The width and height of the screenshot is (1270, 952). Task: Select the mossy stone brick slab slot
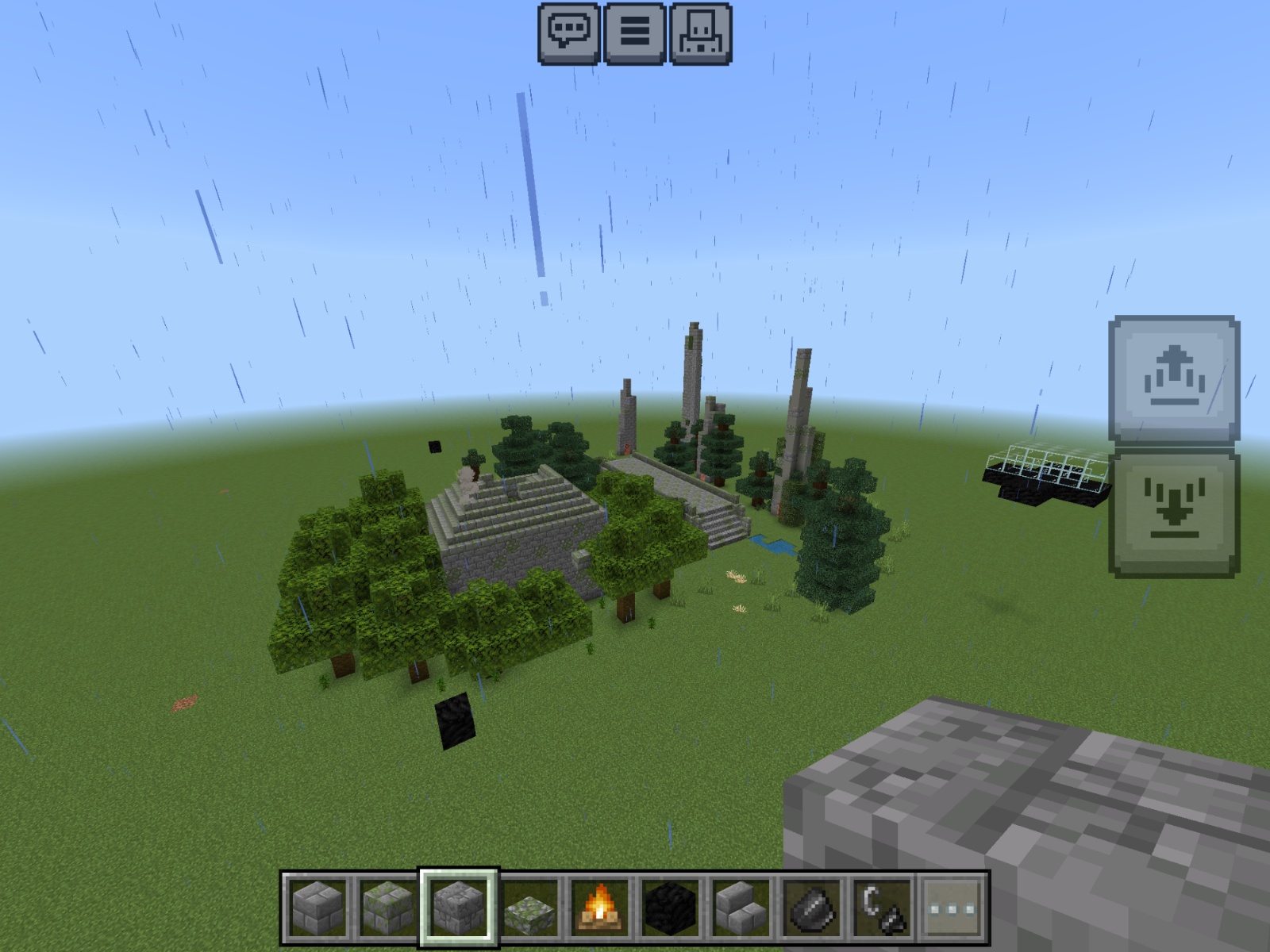529,908
